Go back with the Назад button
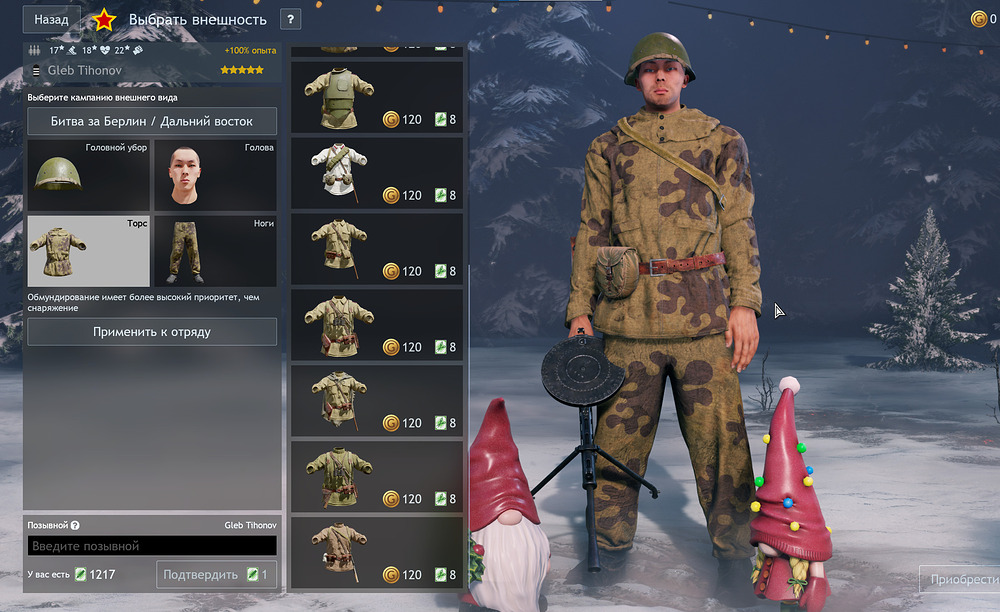The height and width of the screenshot is (612, 1000). coord(52,19)
